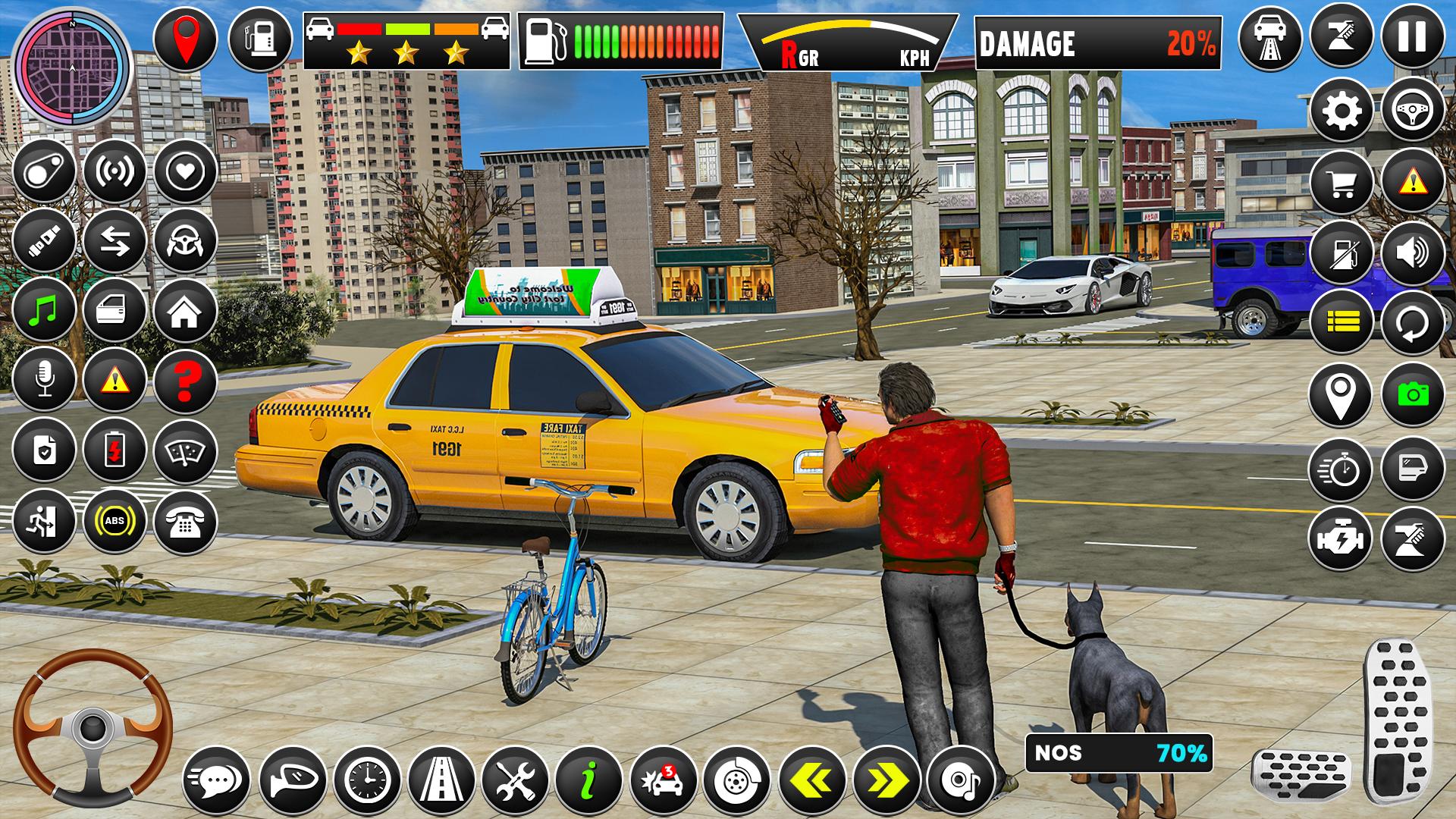This screenshot has height=819, width=1456.
Task: Fasten the seat belt icon
Action: pos(44,240)
